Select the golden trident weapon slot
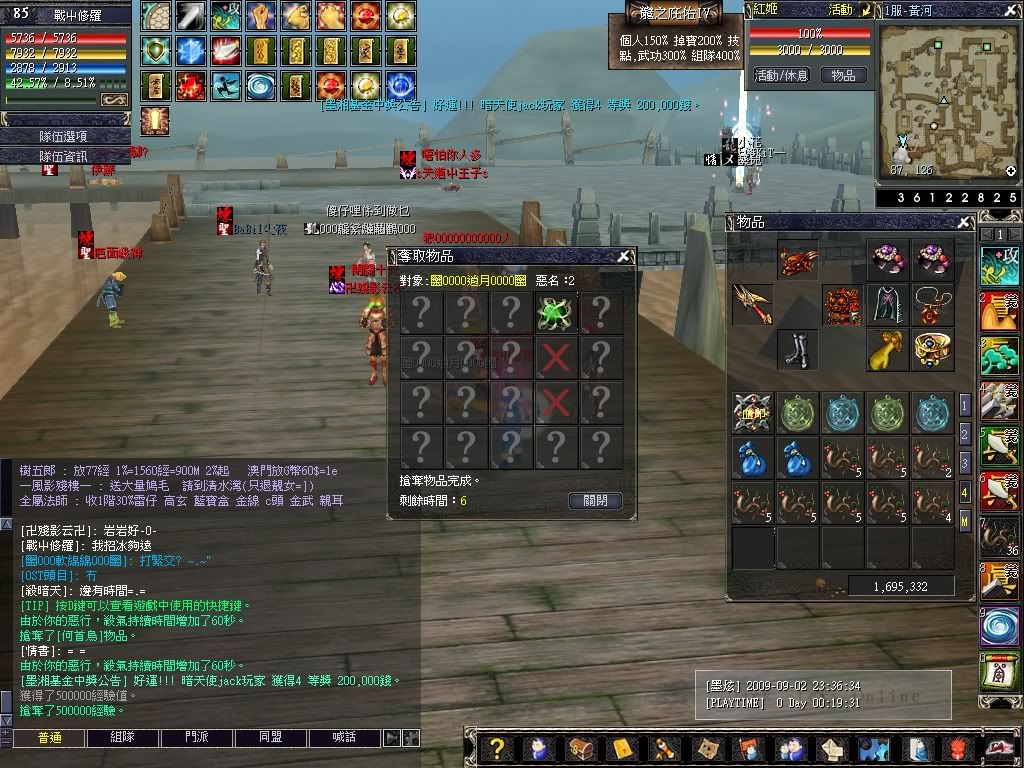 point(752,304)
